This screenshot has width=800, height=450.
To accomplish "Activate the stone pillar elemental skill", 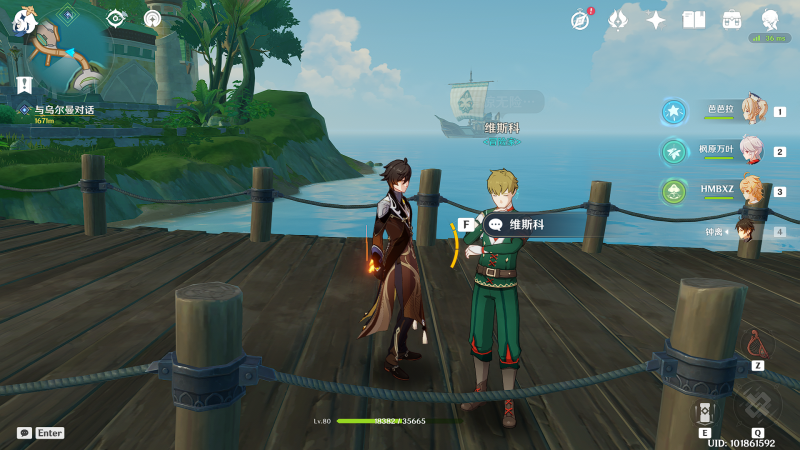I will 704,412.
